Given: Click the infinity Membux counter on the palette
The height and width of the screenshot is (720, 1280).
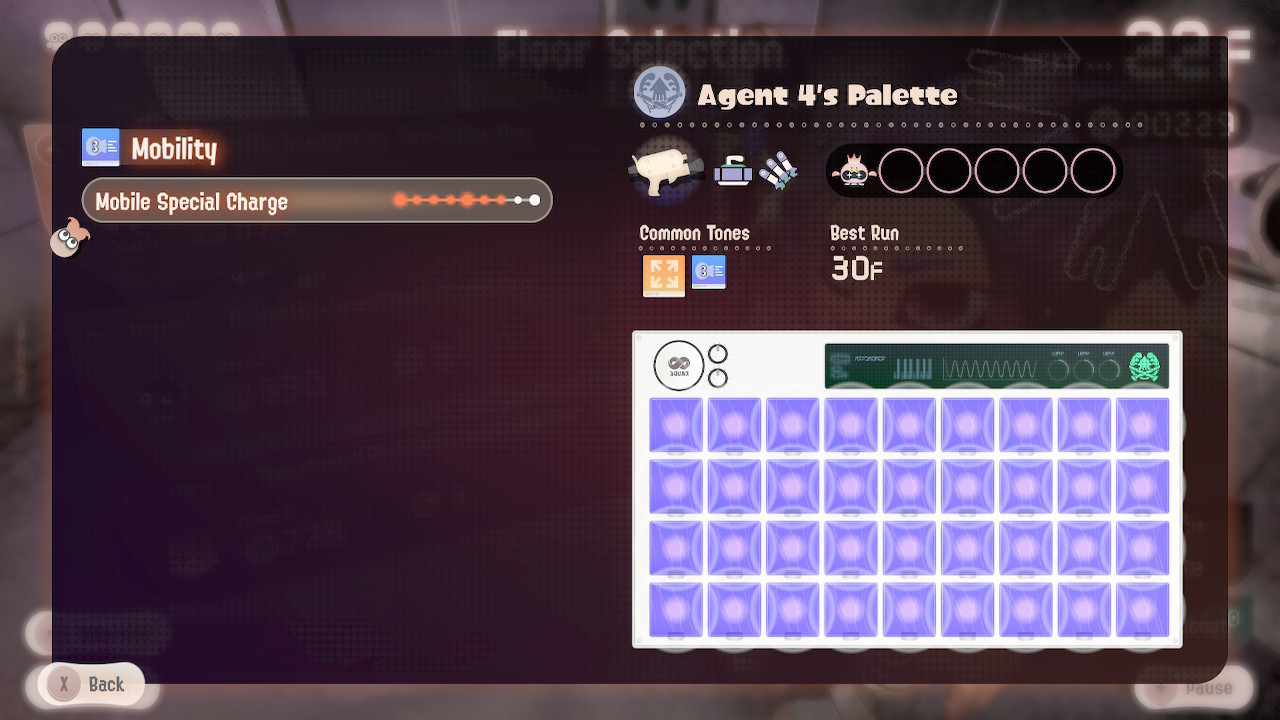Looking at the screenshot, I should pos(678,366).
